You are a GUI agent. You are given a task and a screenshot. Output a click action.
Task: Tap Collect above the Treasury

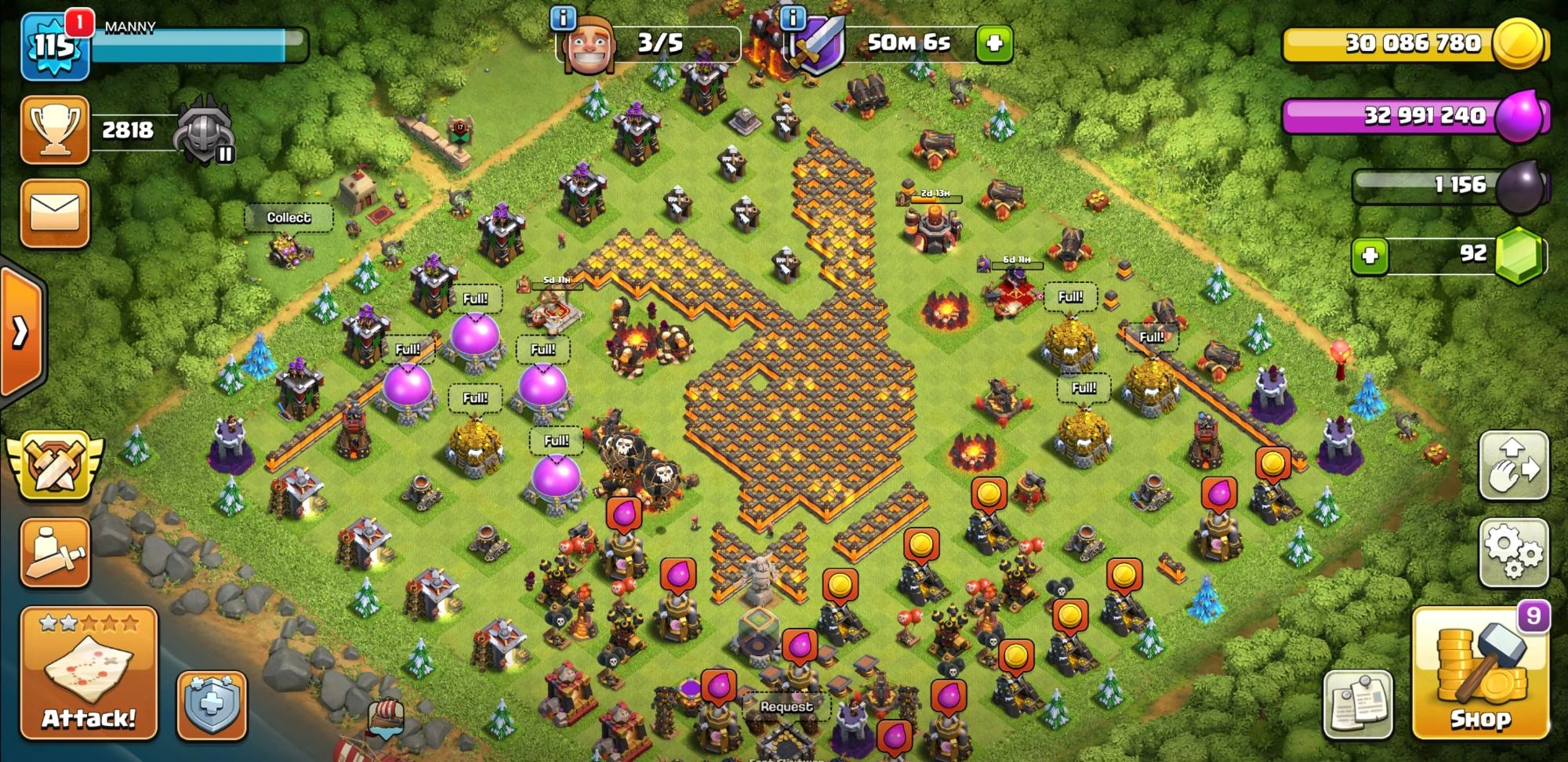(290, 217)
